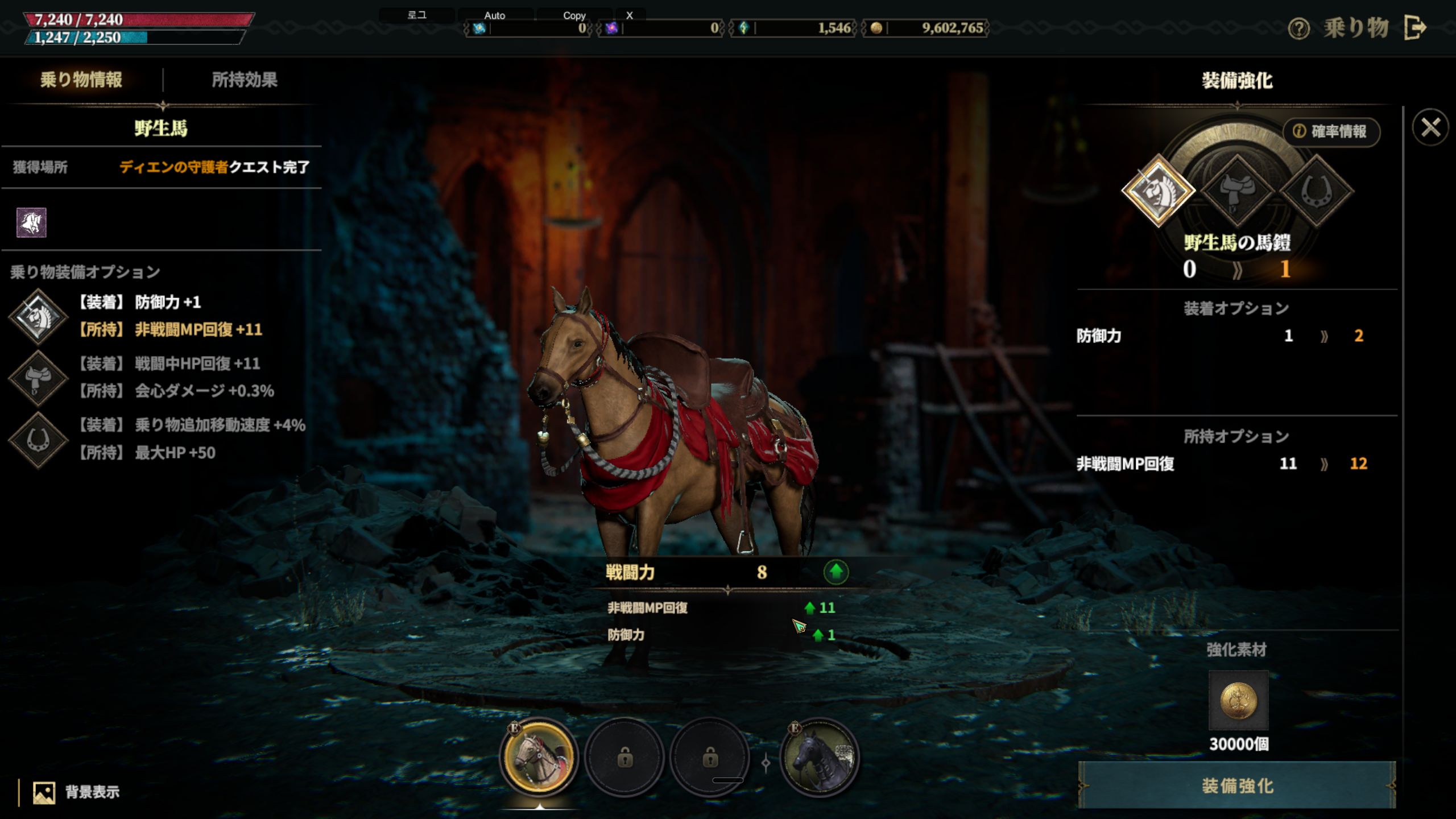
Task: Select the saddle option in equipment list
Action: coord(38,378)
